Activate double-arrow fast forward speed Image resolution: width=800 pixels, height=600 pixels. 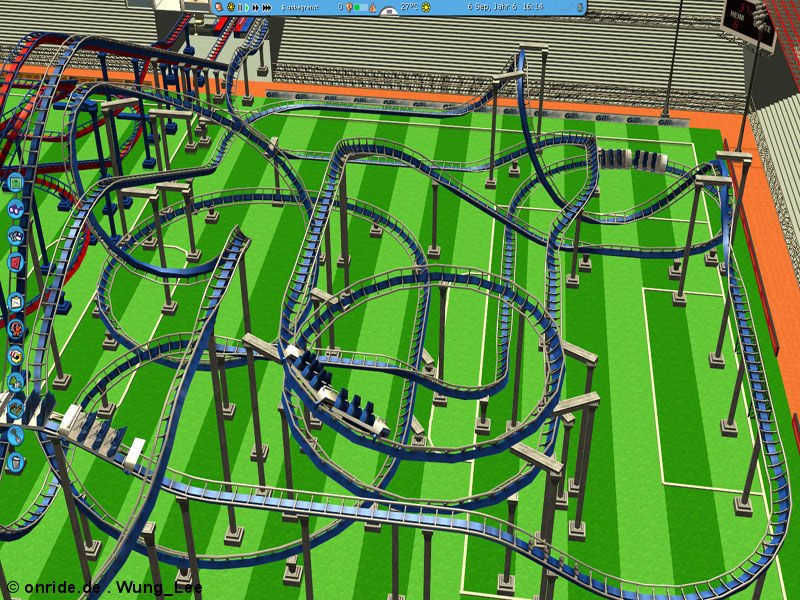coord(256,7)
